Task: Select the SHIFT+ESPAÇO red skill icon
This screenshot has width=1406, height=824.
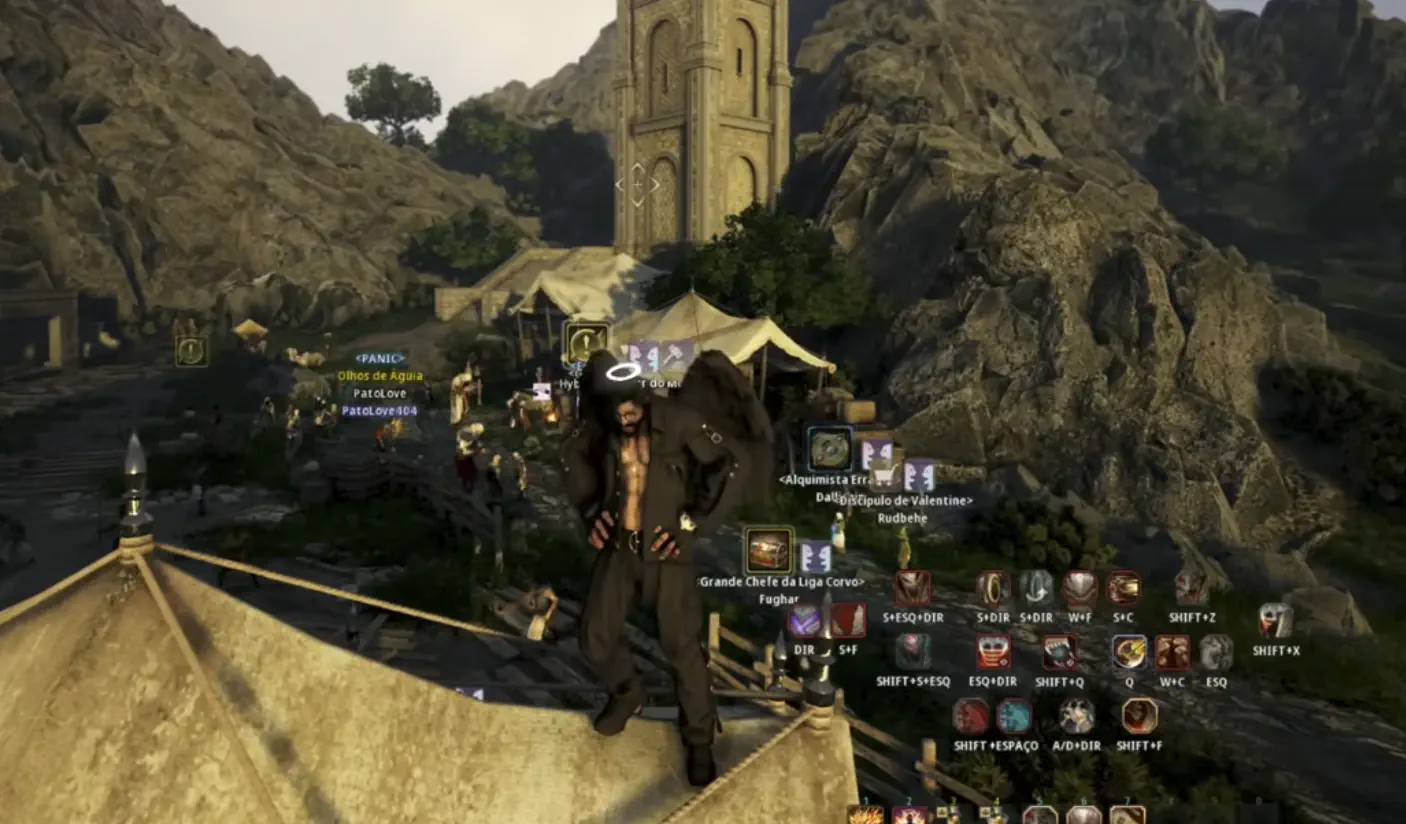Action: point(970,717)
